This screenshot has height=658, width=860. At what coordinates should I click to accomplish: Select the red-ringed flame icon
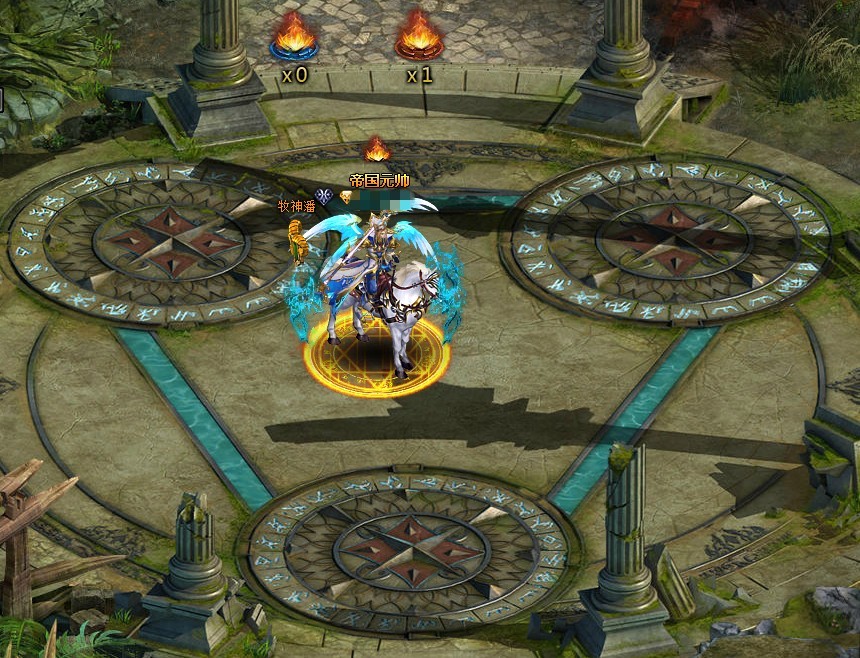point(419,37)
